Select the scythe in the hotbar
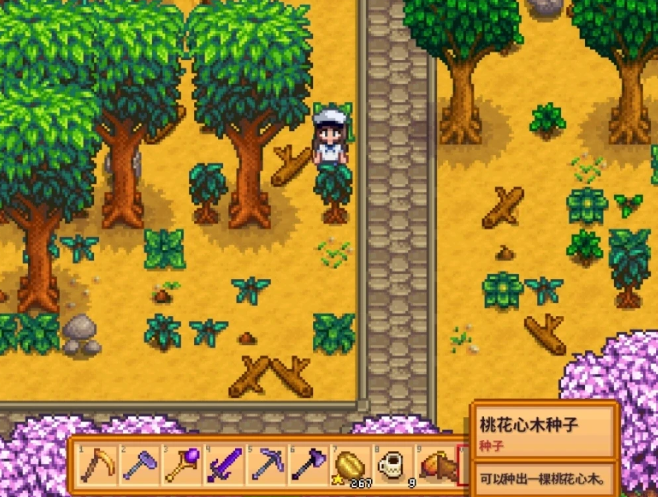 point(98,465)
